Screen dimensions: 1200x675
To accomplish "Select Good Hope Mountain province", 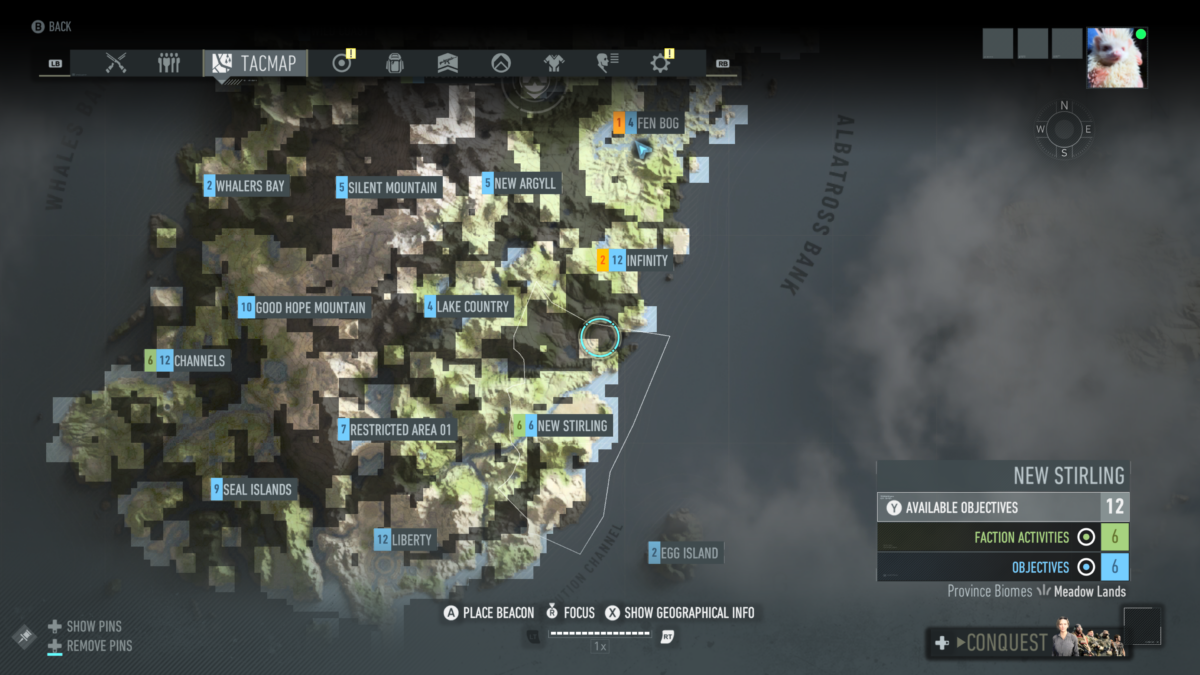I will coord(310,308).
